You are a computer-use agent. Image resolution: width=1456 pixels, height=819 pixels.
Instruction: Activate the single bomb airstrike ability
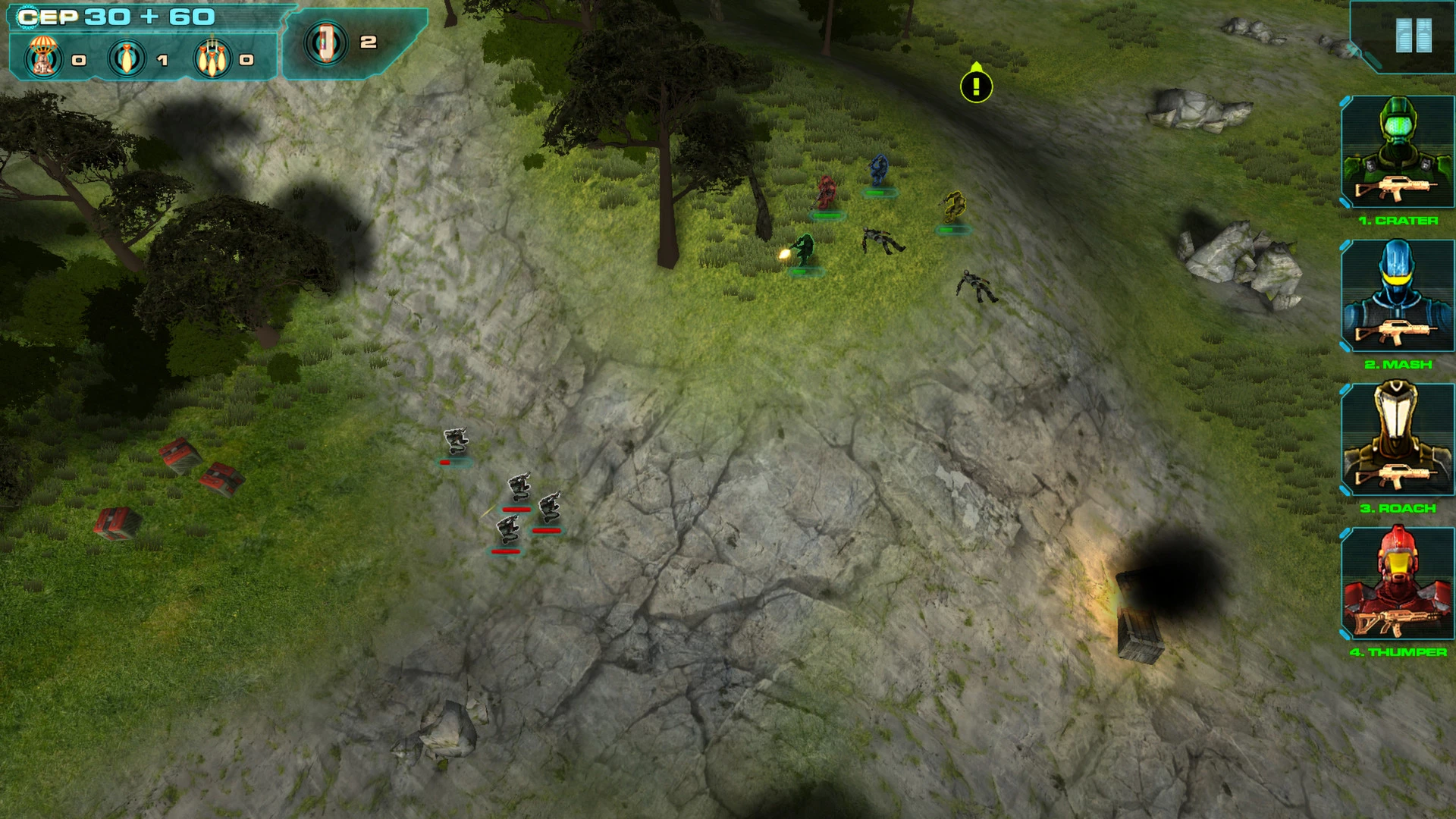coord(127,58)
